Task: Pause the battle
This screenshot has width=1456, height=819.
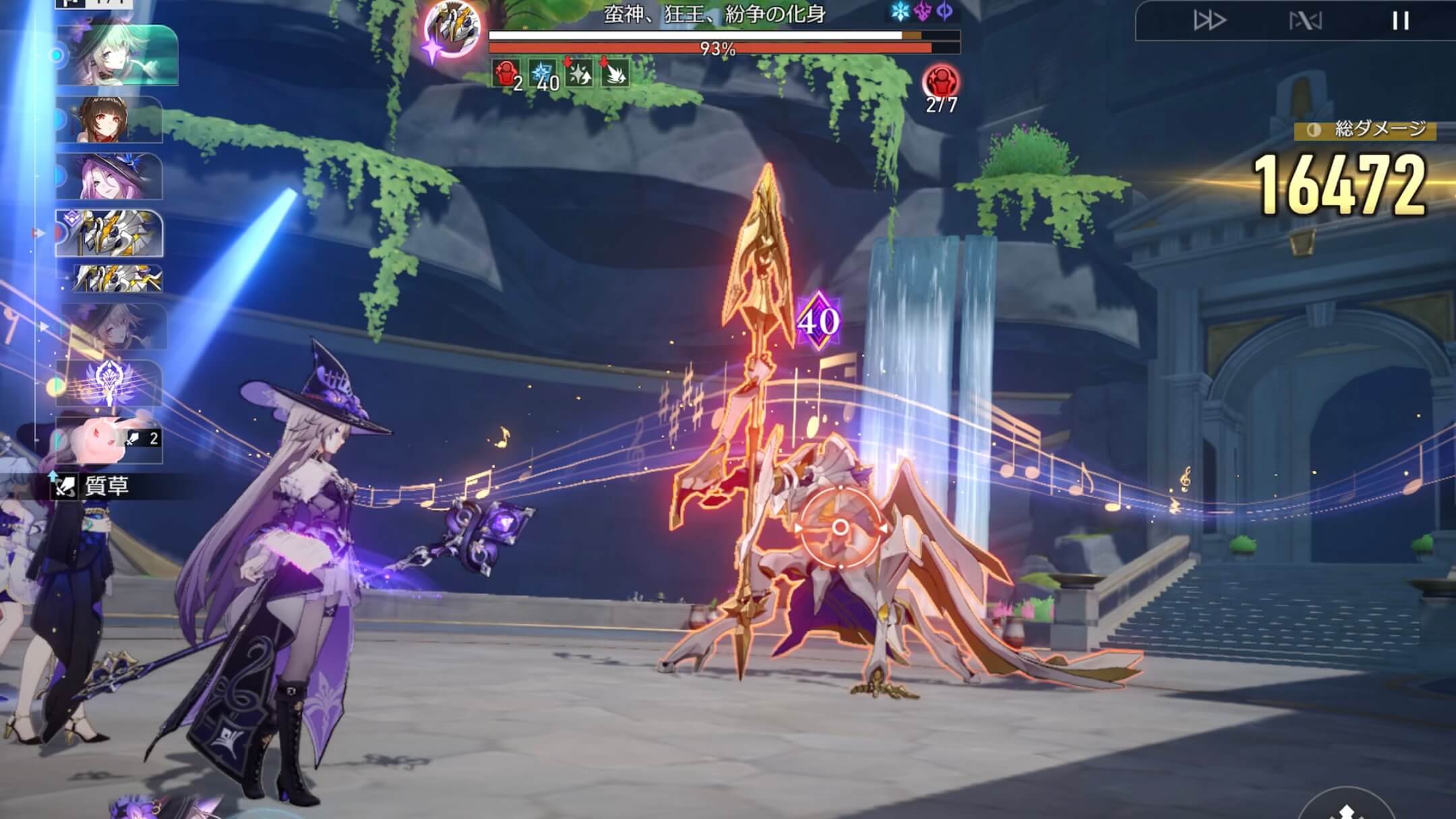Action: pyautogui.click(x=1400, y=21)
